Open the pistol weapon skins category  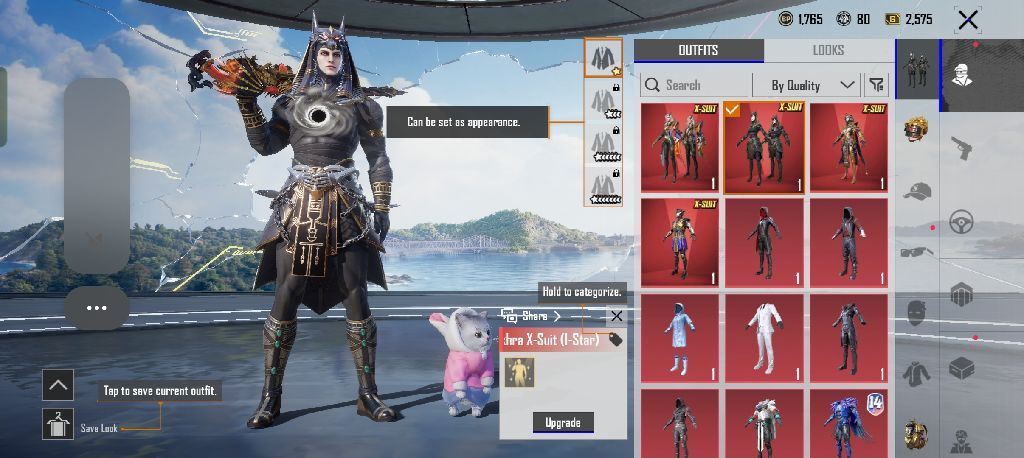click(x=962, y=147)
